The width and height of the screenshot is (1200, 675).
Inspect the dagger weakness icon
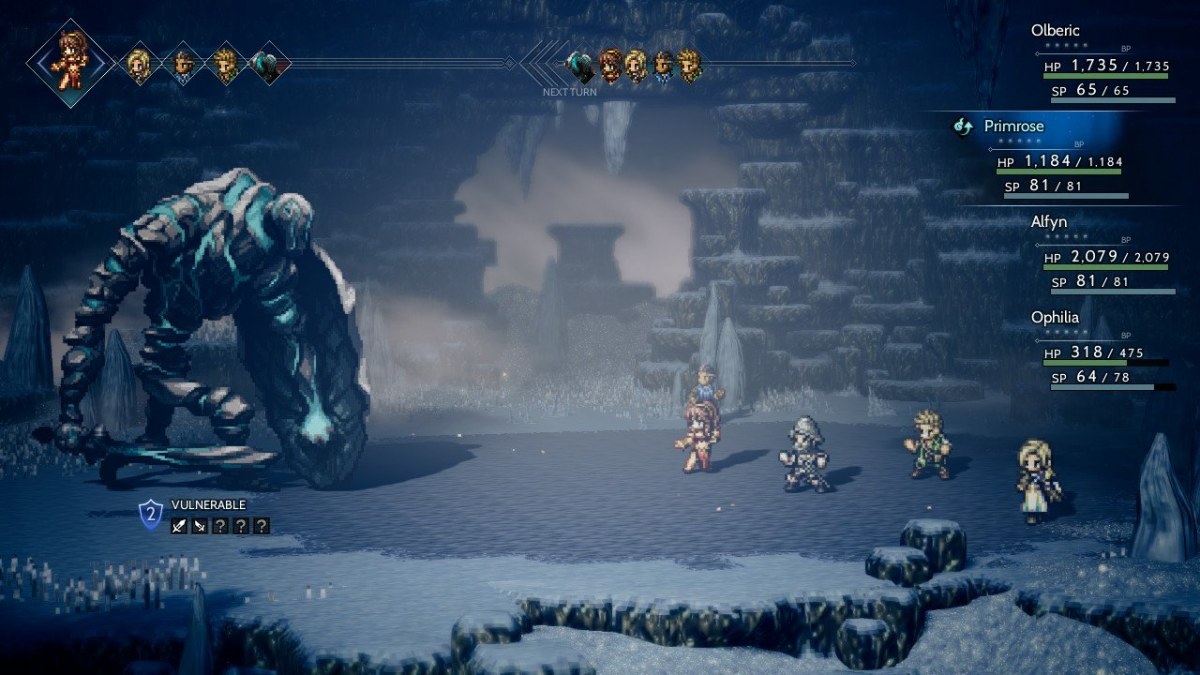click(x=199, y=526)
